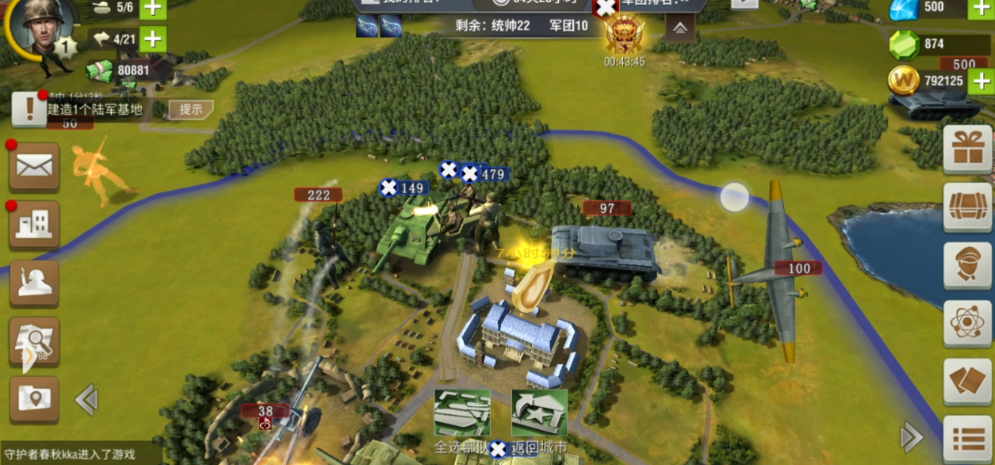Open the city buildings menu
The height and width of the screenshot is (465, 995).
click(x=34, y=224)
